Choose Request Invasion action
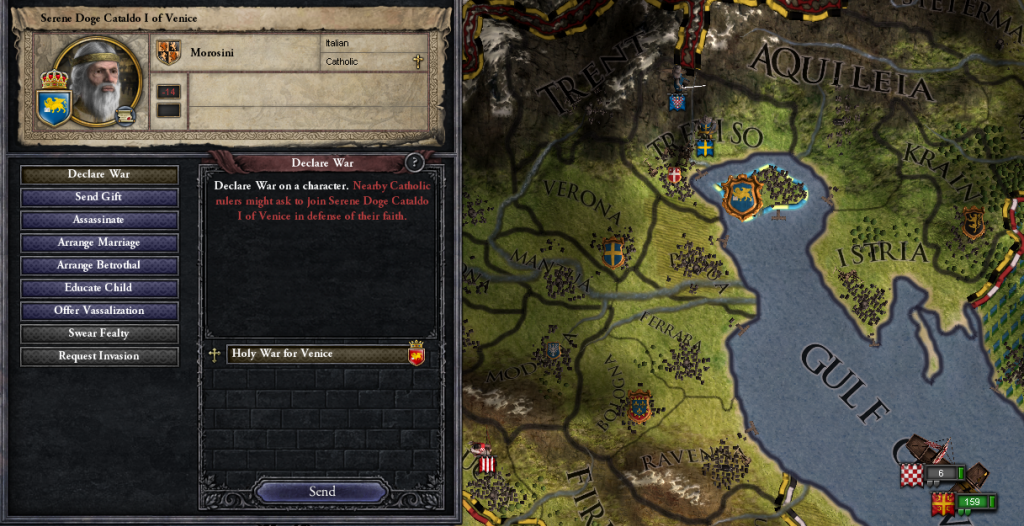The image size is (1024, 526). tap(99, 356)
